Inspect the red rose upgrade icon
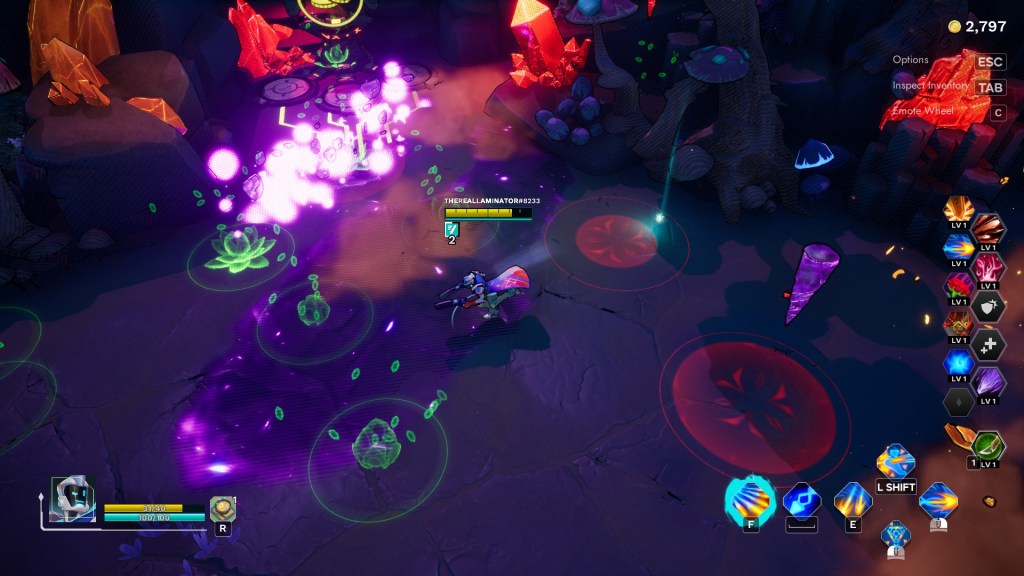 click(958, 287)
